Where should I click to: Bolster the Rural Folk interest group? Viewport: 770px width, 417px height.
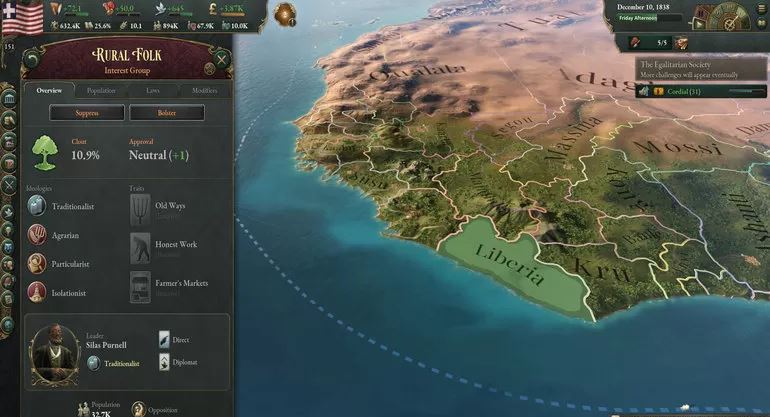click(x=166, y=113)
